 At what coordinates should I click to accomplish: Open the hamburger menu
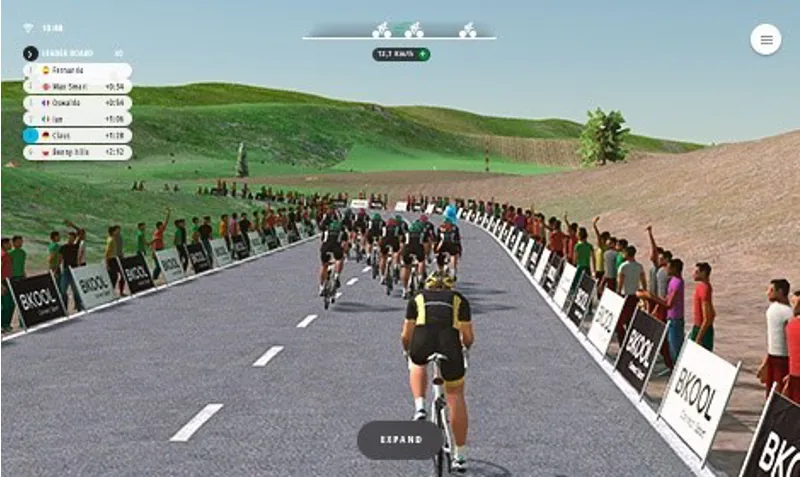[766, 39]
